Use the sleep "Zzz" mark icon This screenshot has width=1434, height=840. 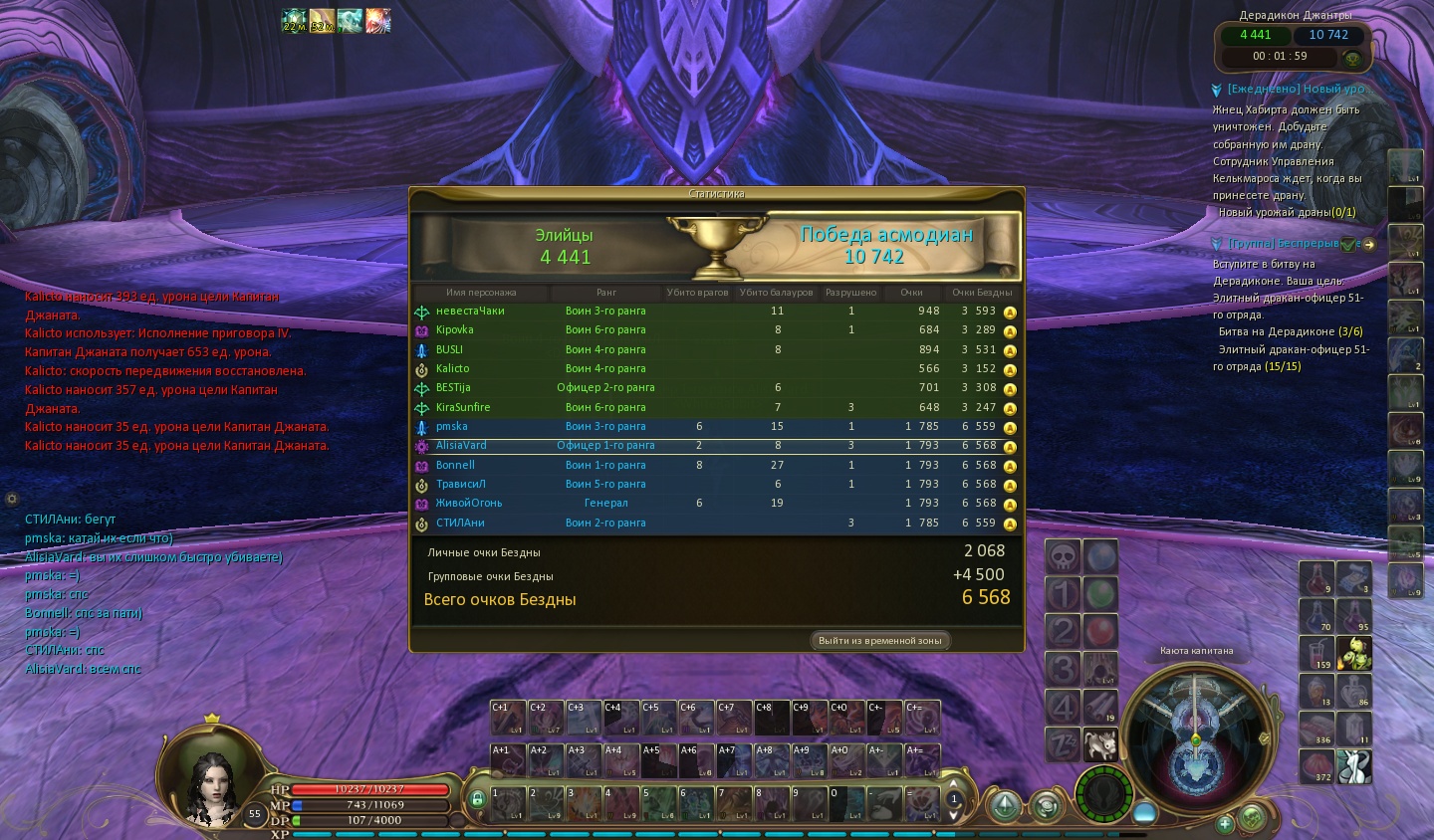click(1063, 743)
